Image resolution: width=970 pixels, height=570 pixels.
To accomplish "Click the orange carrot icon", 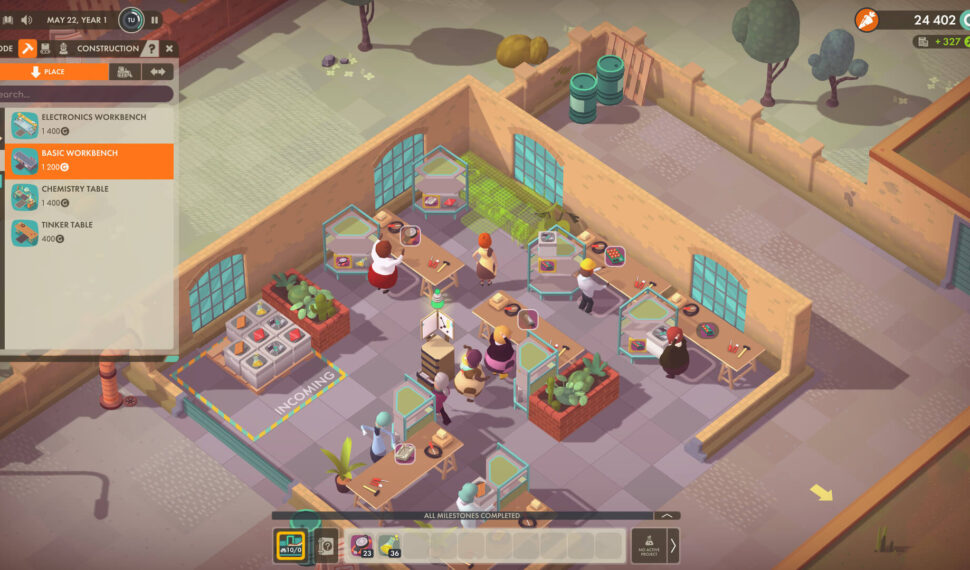I will pyautogui.click(x=867, y=20).
